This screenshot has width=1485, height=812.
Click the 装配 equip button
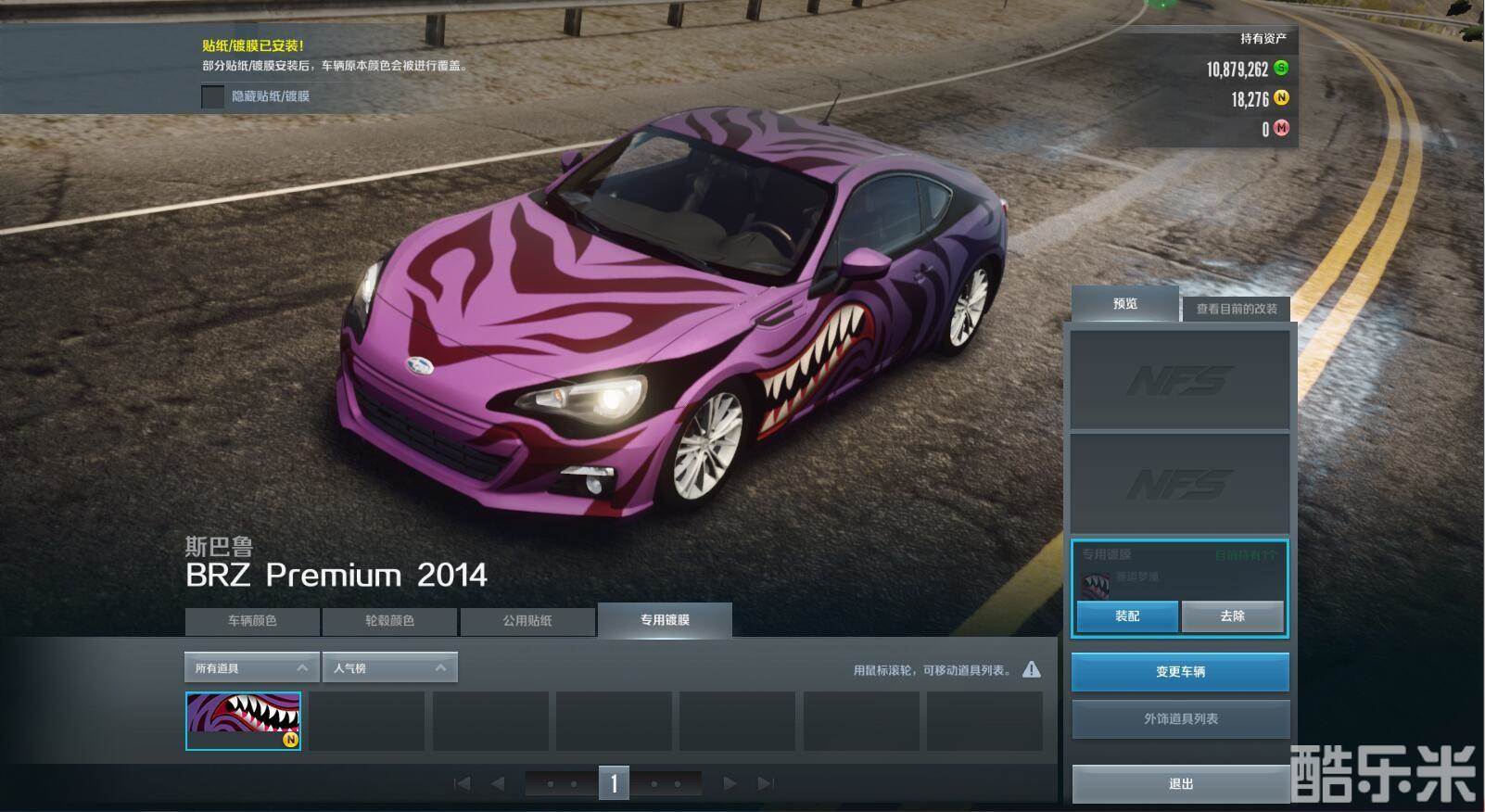[1127, 616]
